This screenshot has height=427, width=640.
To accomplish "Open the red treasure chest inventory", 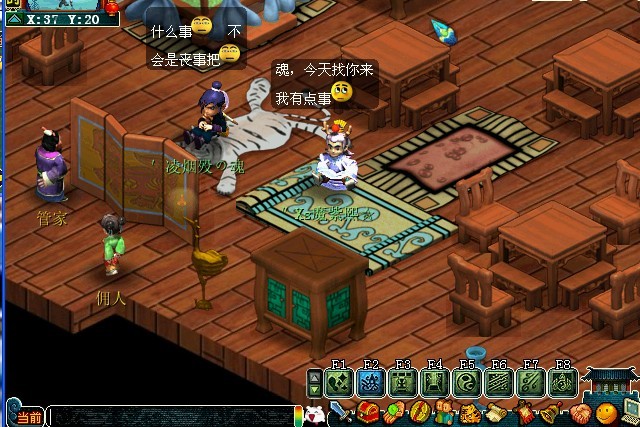I will [367, 413].
